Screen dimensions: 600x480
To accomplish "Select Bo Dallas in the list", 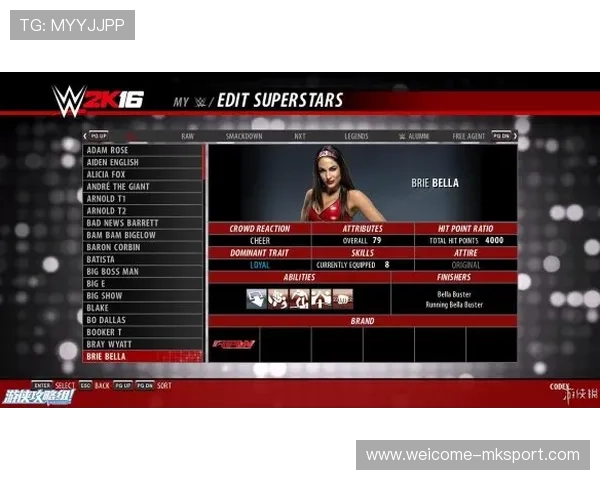I will (x=143, y=320).
